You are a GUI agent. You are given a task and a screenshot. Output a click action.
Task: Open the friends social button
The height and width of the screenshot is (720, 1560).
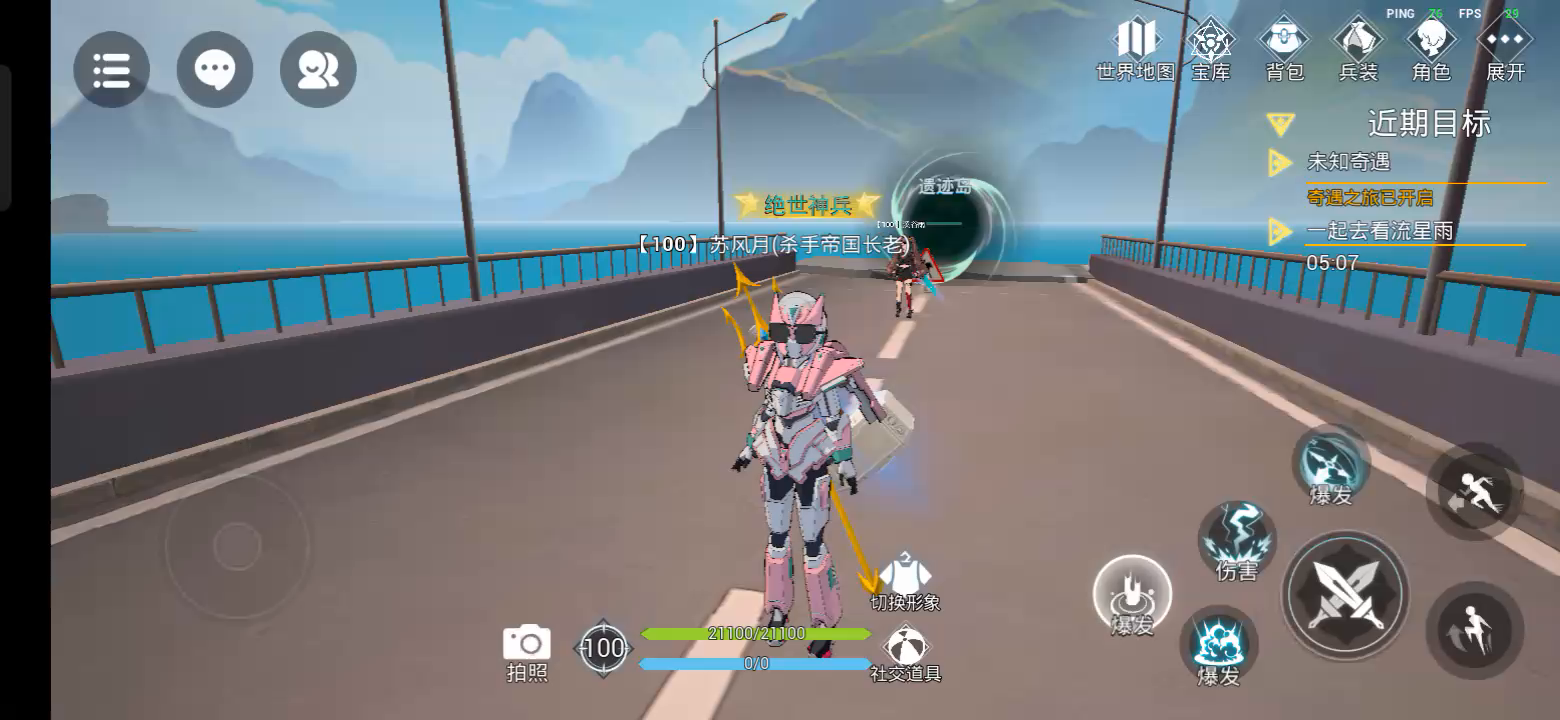click(x=318, y=69)
